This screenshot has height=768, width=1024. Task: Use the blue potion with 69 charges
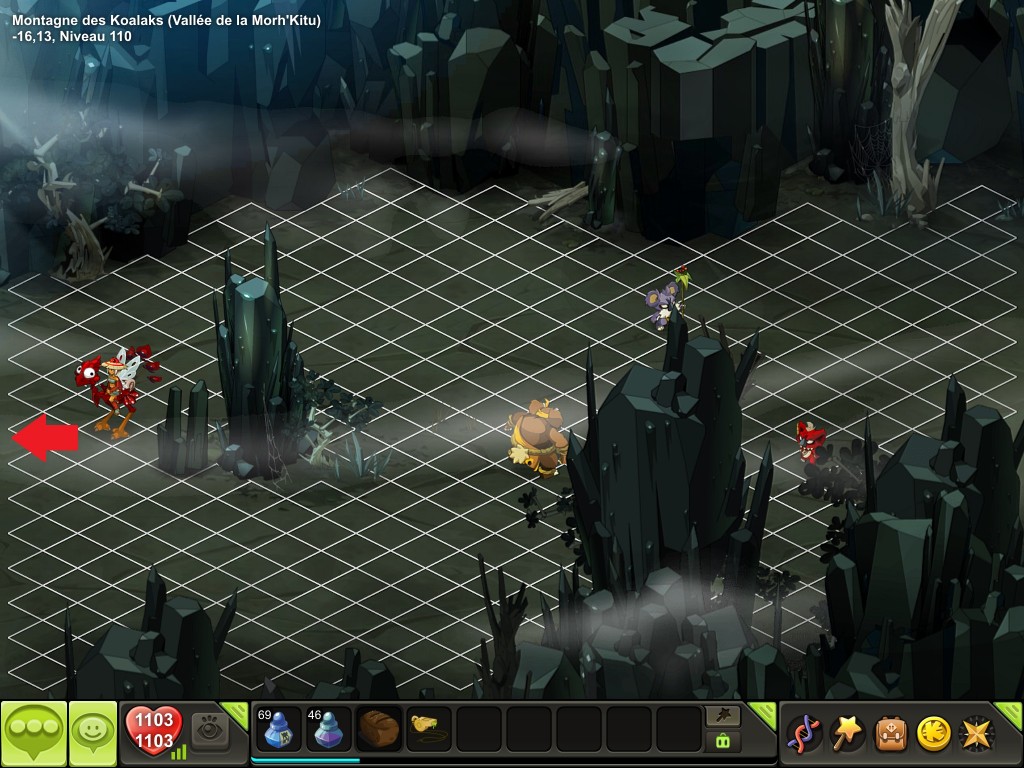coord(278,730)
